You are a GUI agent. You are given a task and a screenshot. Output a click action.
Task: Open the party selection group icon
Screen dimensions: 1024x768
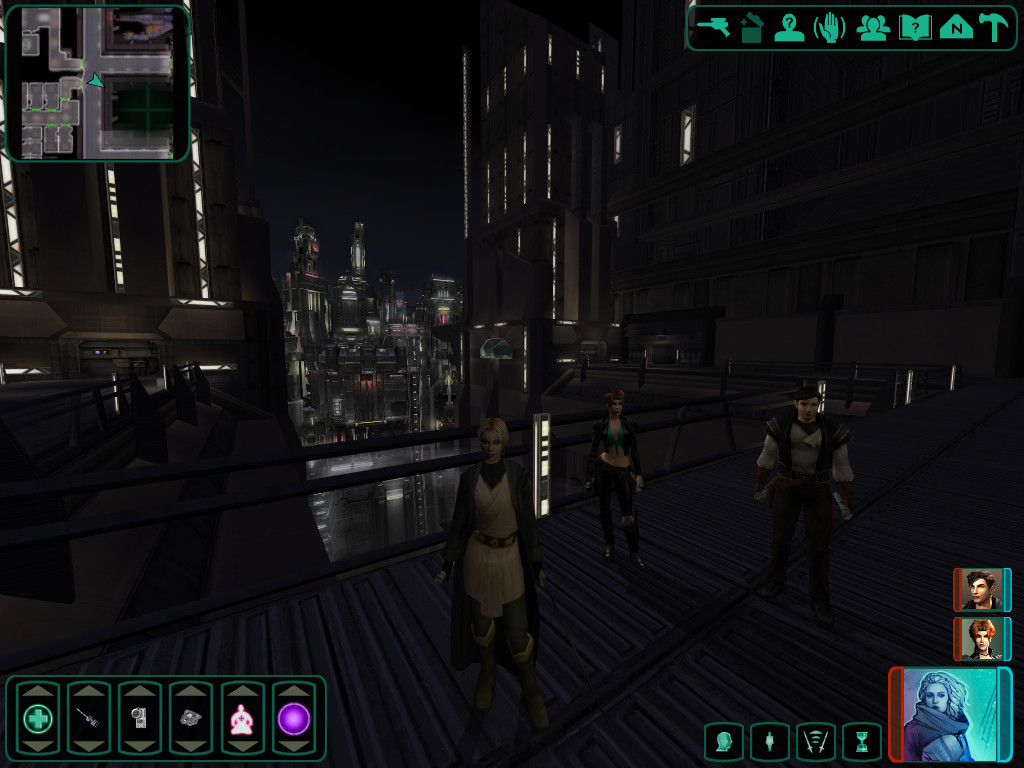873,27
